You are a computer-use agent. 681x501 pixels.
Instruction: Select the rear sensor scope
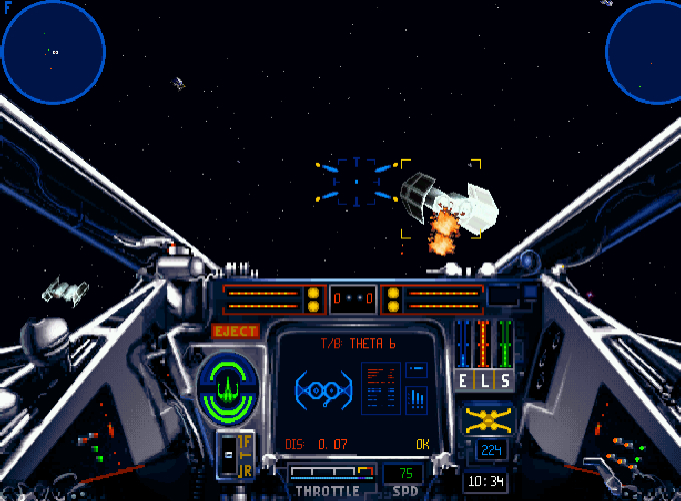643,52
